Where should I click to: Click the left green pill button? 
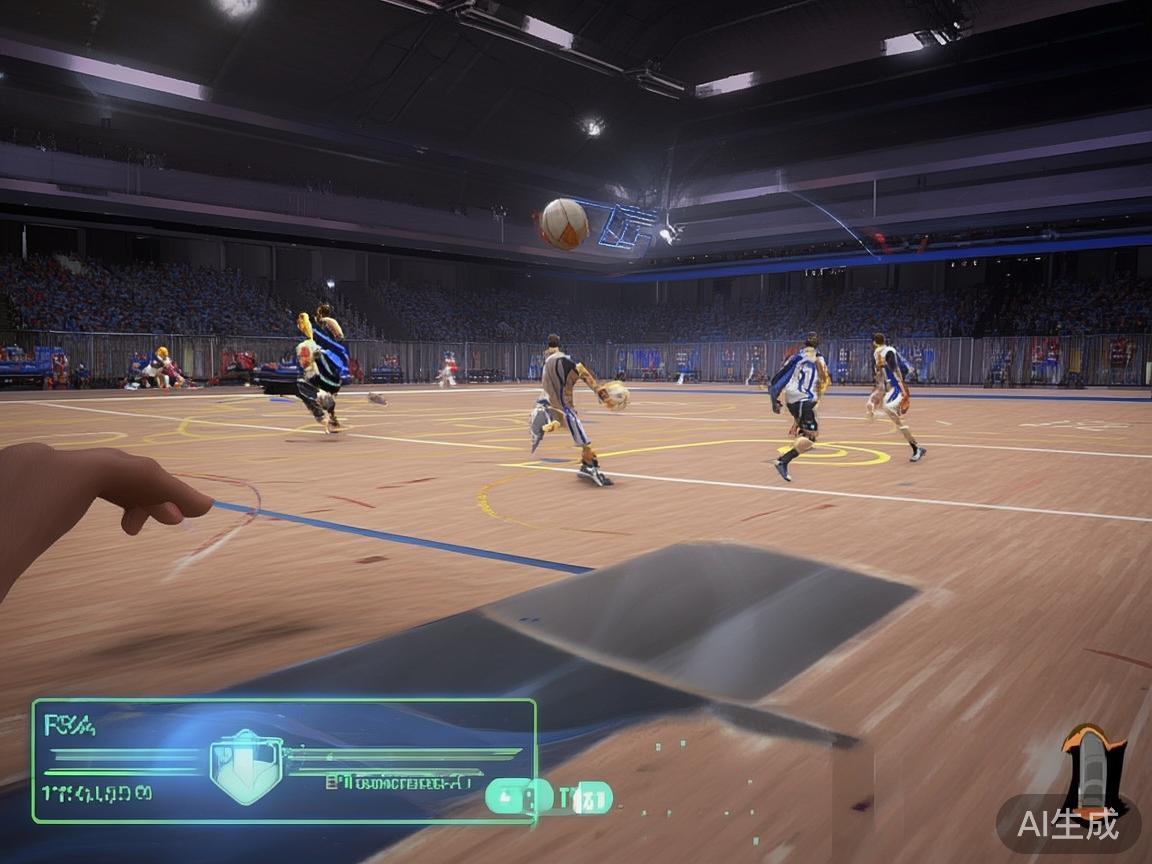point(519,797)
